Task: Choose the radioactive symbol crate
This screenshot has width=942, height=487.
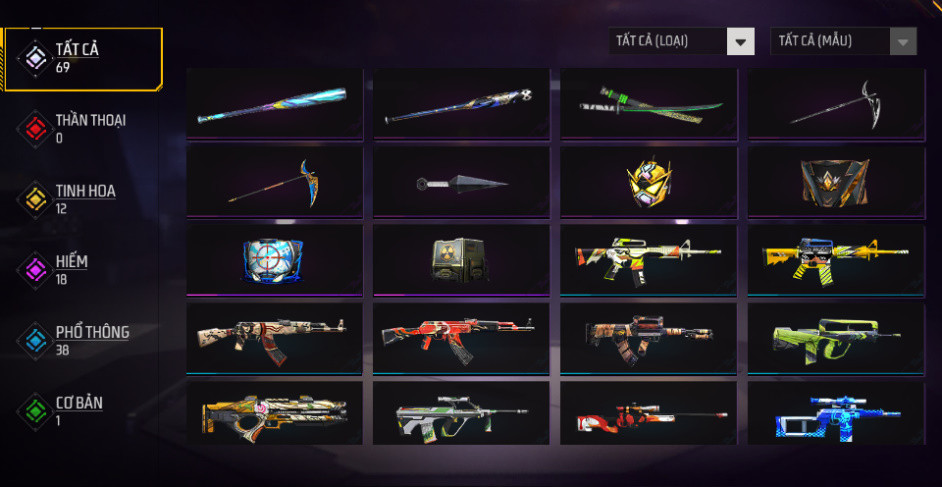Action: click(461, 260)
